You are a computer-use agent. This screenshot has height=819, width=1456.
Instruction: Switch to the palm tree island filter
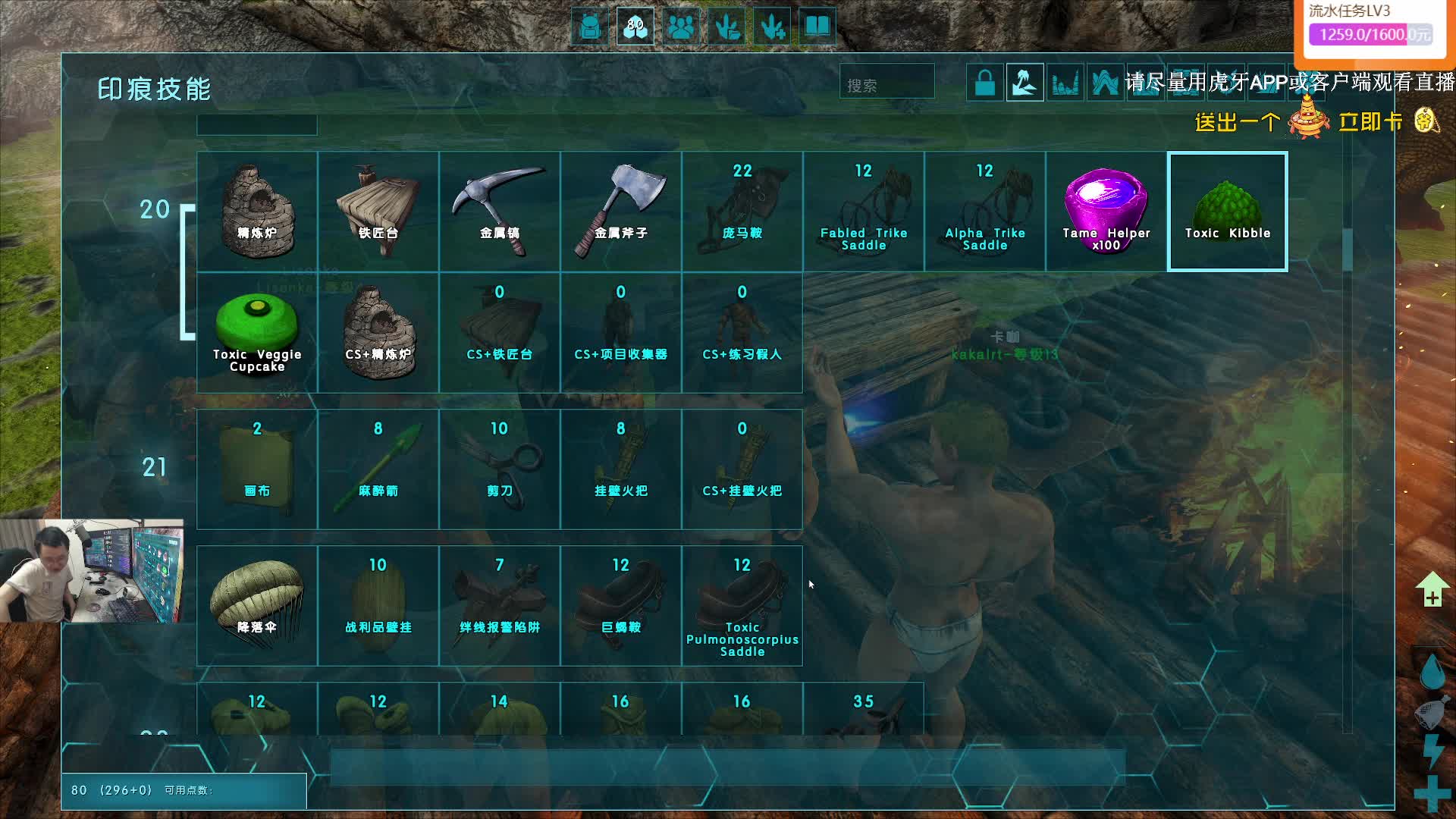pos(1025,83)
